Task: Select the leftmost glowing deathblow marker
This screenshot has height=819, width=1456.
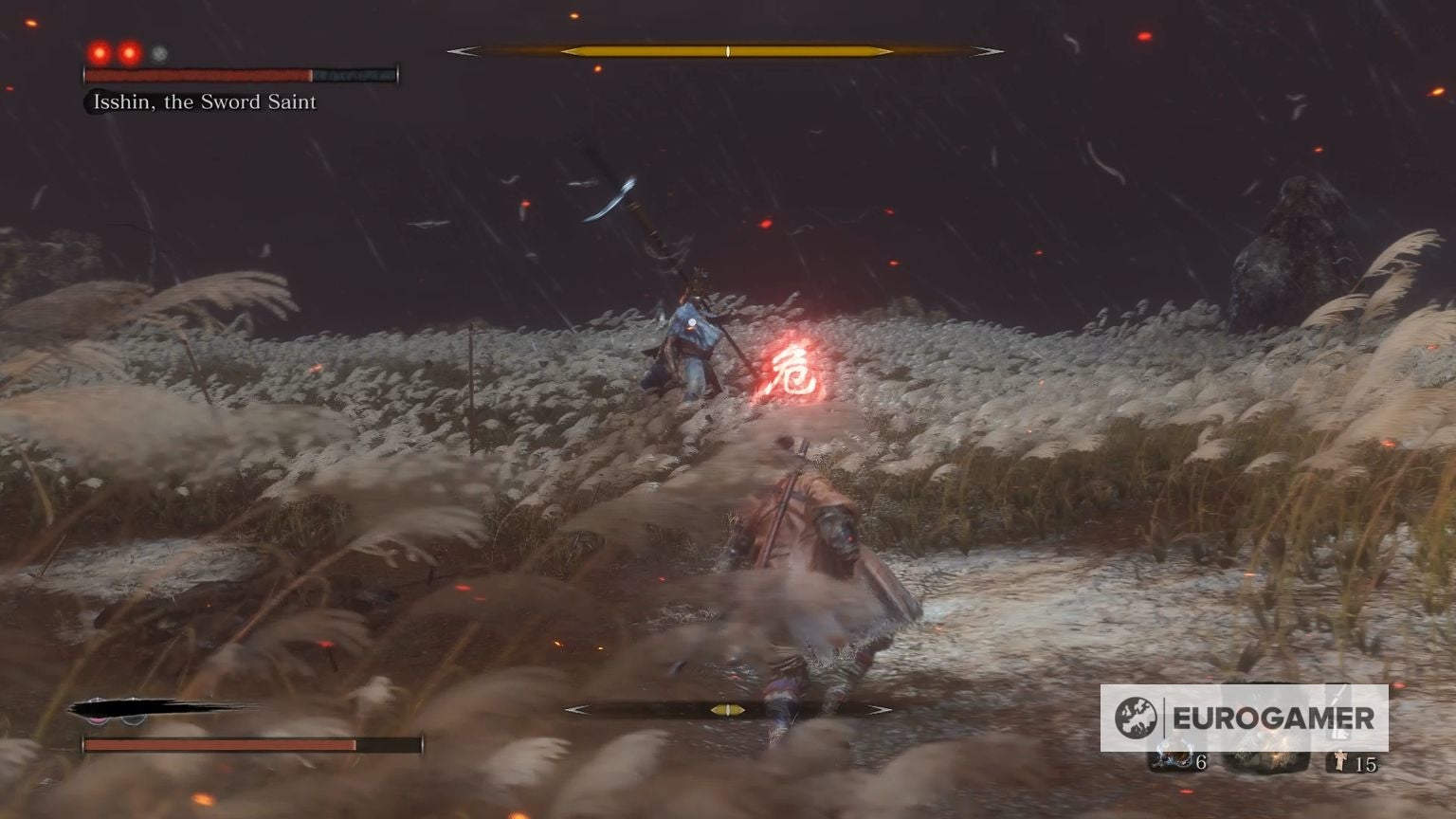Action: 99,52
